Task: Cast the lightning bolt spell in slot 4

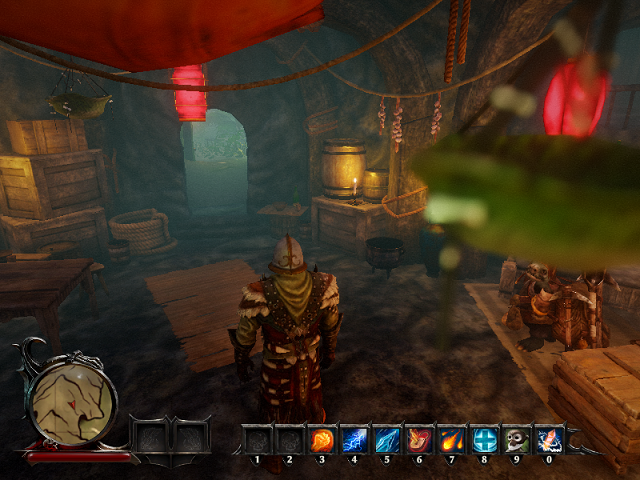Action: tap(354, 439)
